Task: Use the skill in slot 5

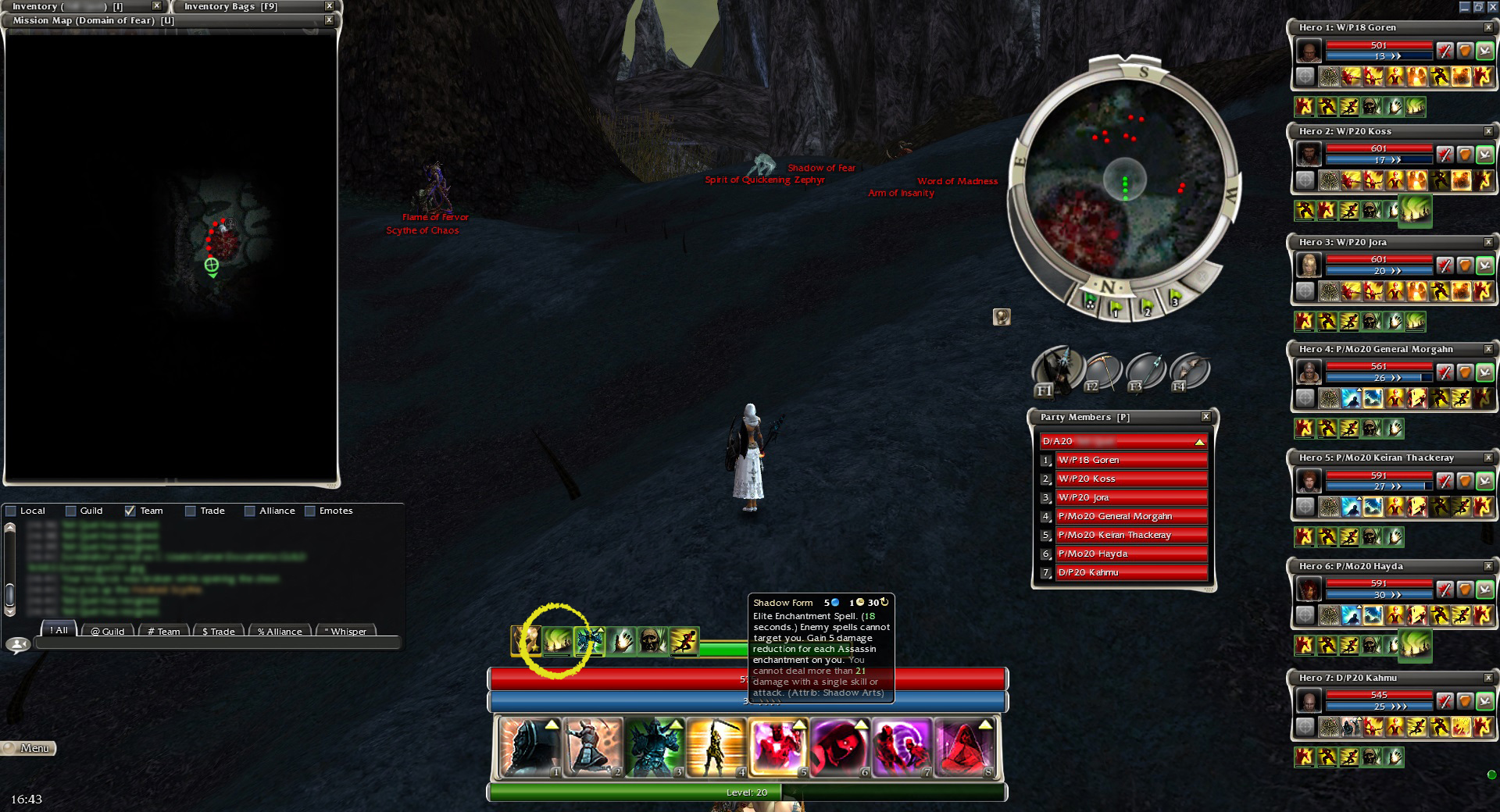Action: (x=778, y=747)
